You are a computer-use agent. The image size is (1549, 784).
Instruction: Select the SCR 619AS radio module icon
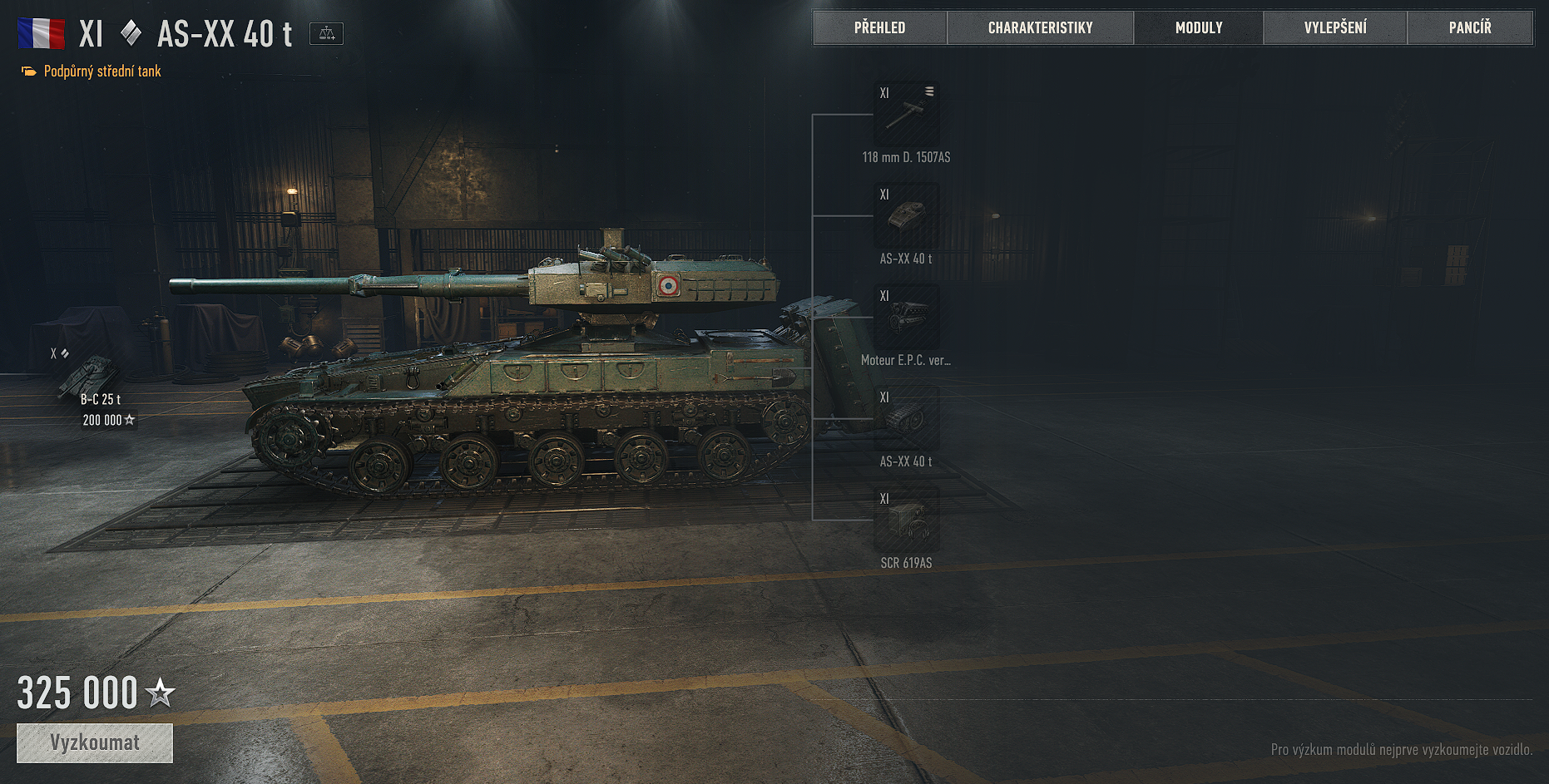click(x=907, y=520)
